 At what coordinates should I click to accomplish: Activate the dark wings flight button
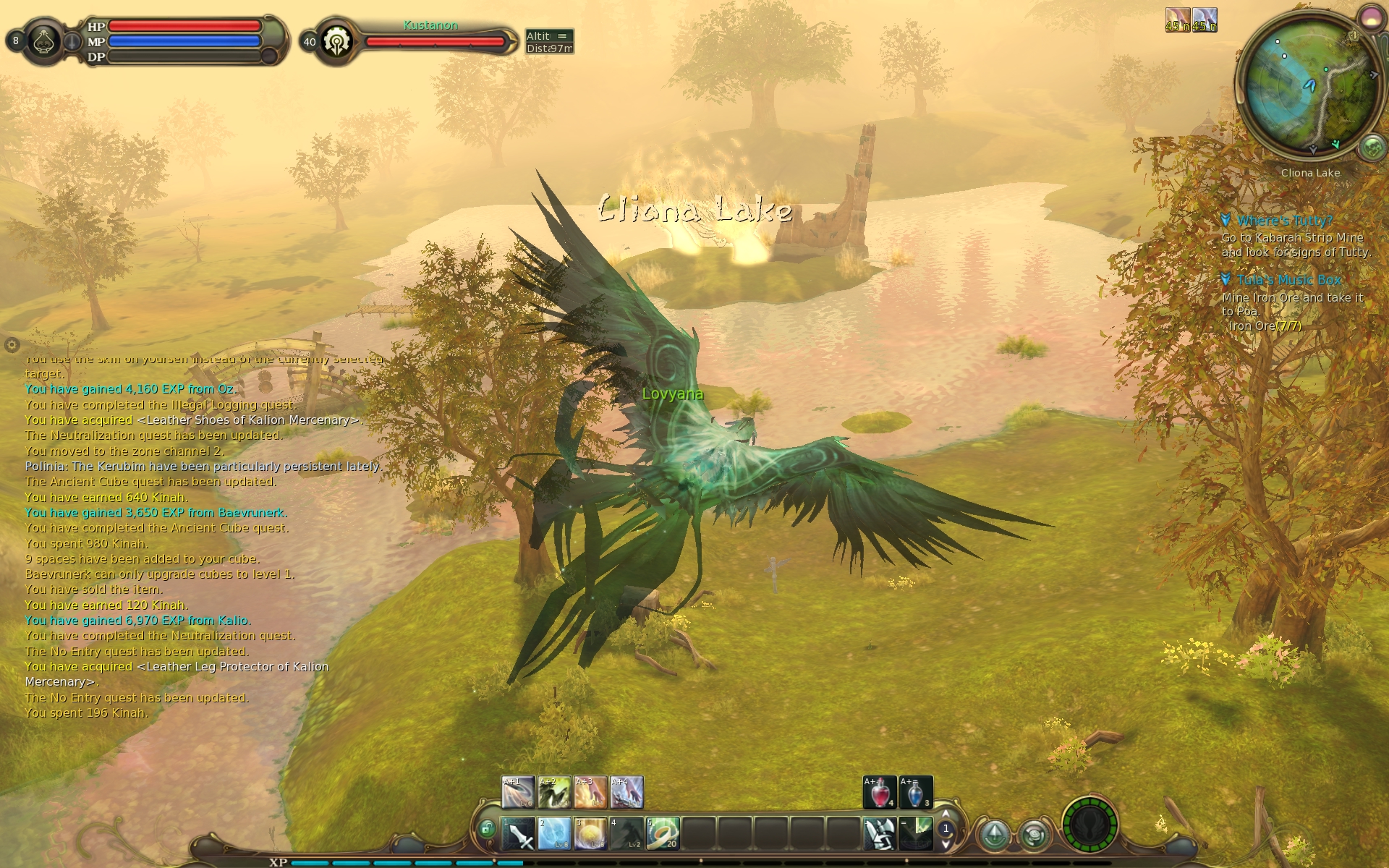(1089, 825)
